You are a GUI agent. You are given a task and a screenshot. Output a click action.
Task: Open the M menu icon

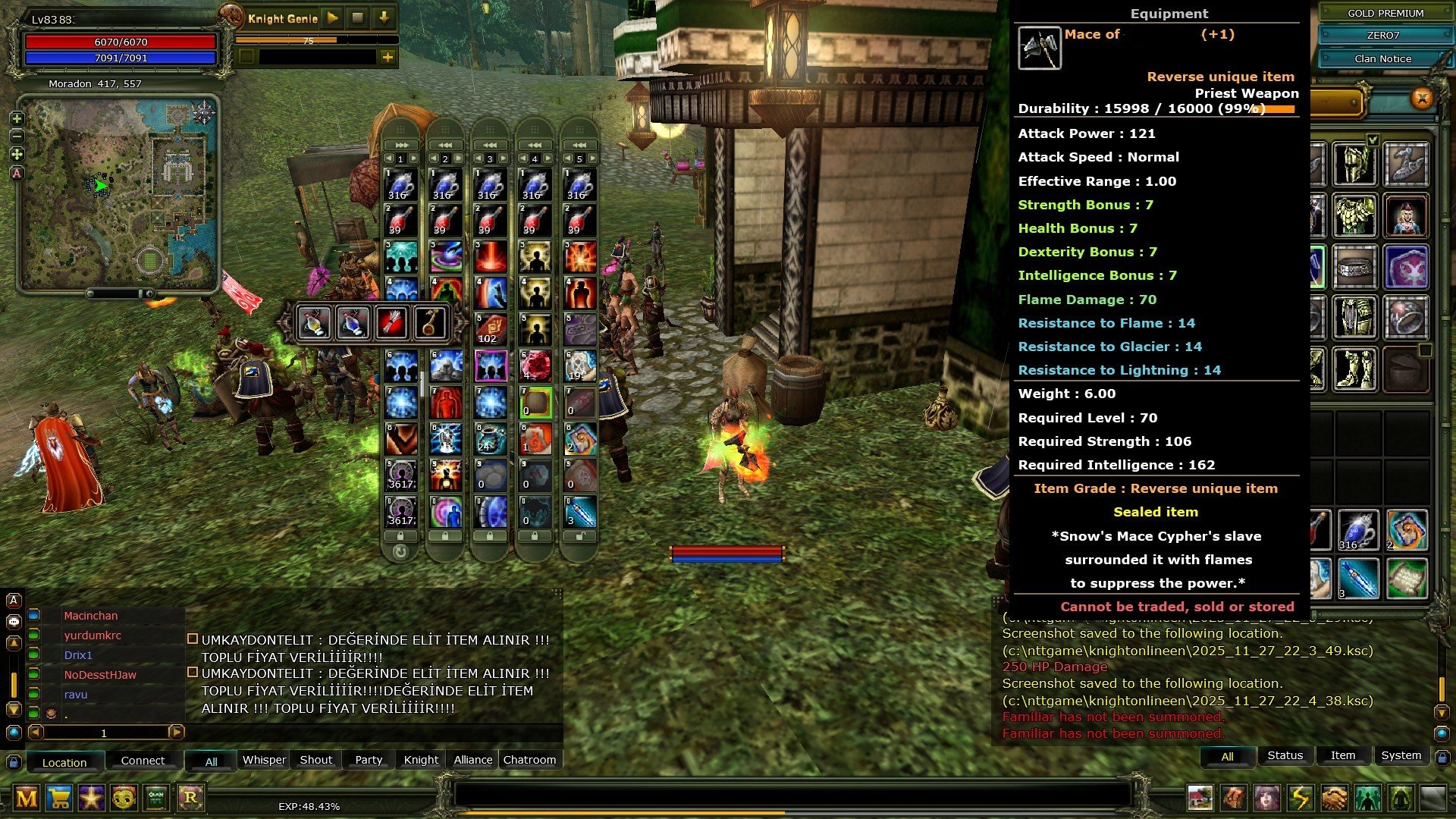pyautogui.click(x=27, y=798)
